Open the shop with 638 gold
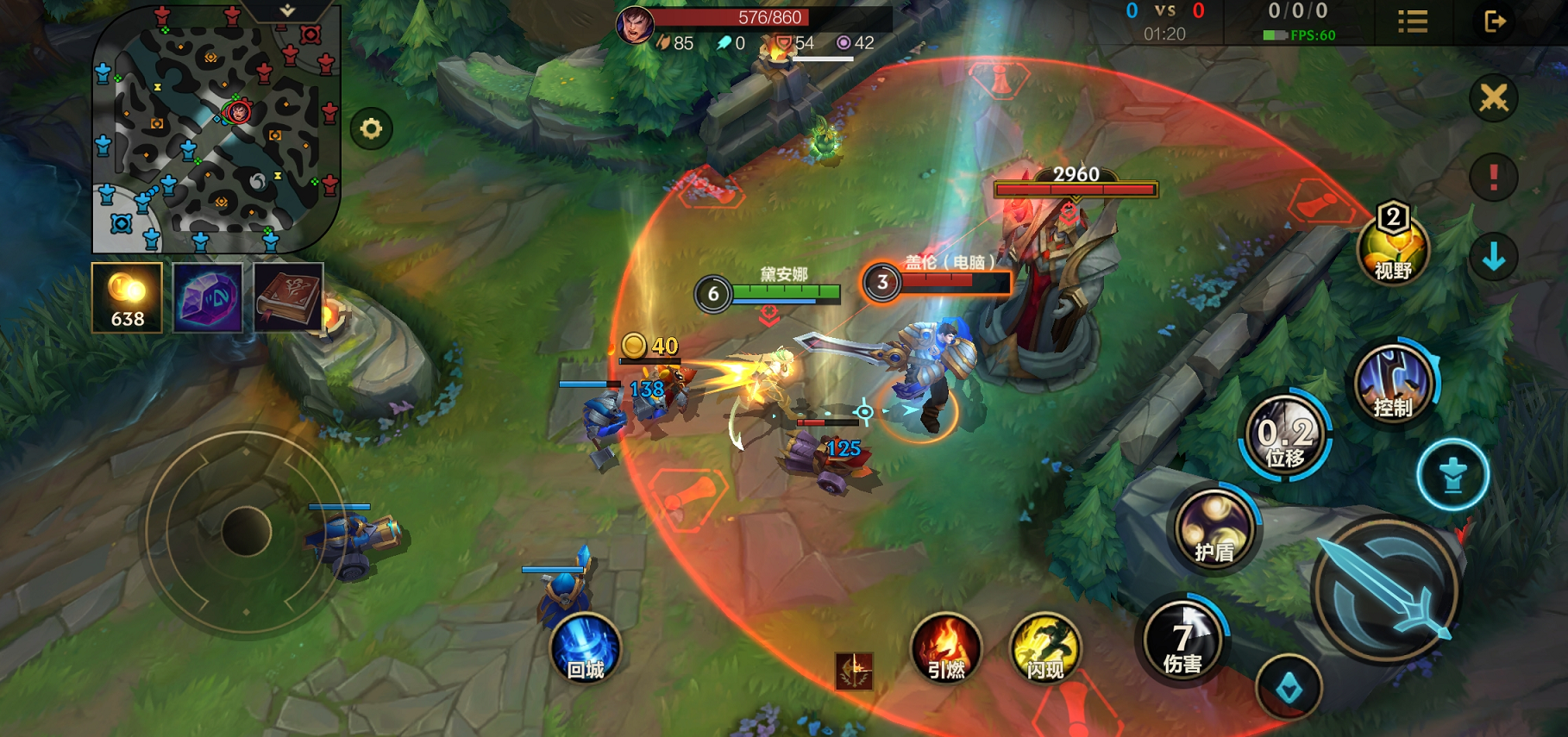Screen dimensions: 1568x737 pos(127,297)
